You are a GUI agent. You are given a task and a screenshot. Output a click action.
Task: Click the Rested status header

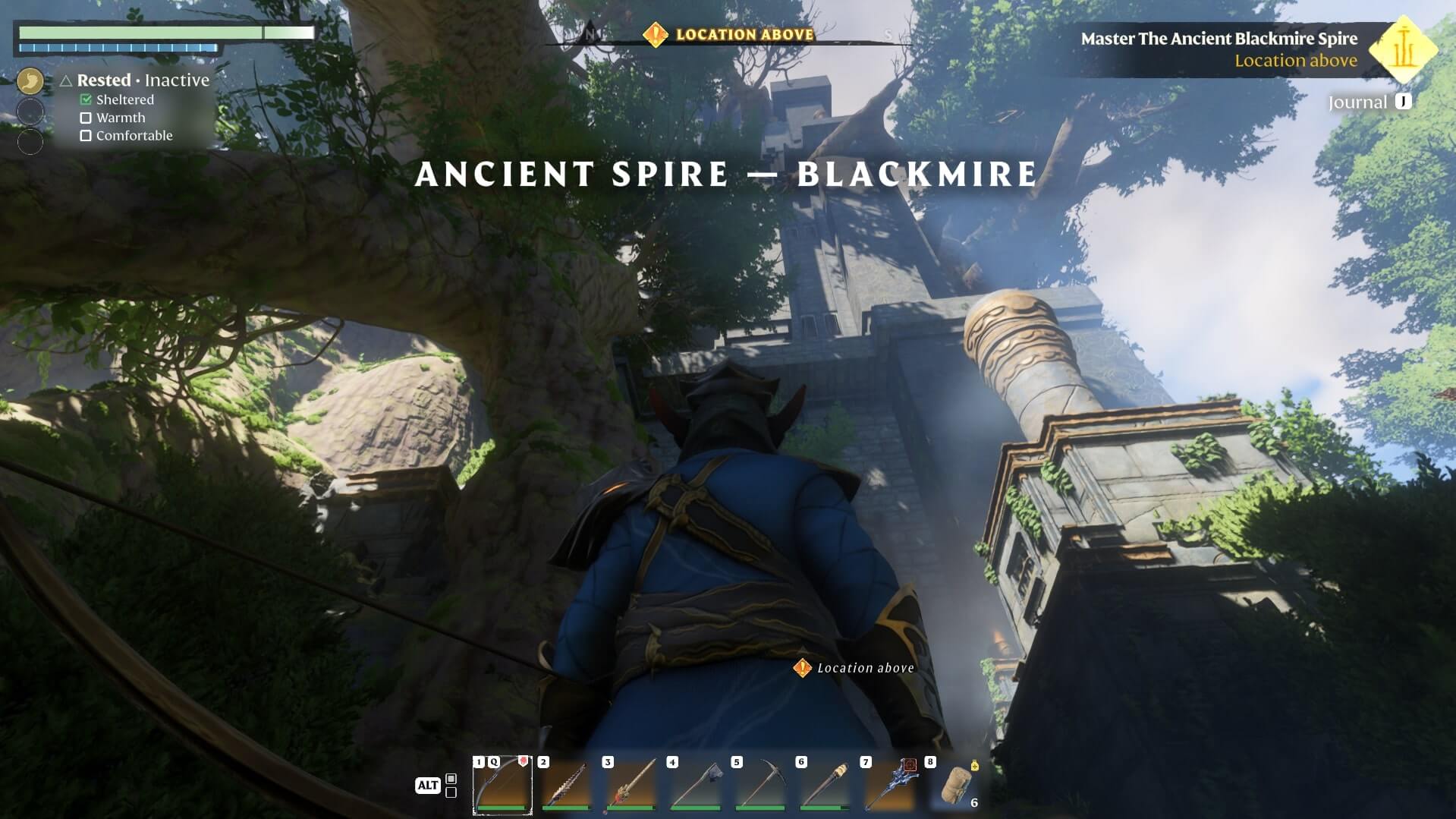(x=104, y=80)
